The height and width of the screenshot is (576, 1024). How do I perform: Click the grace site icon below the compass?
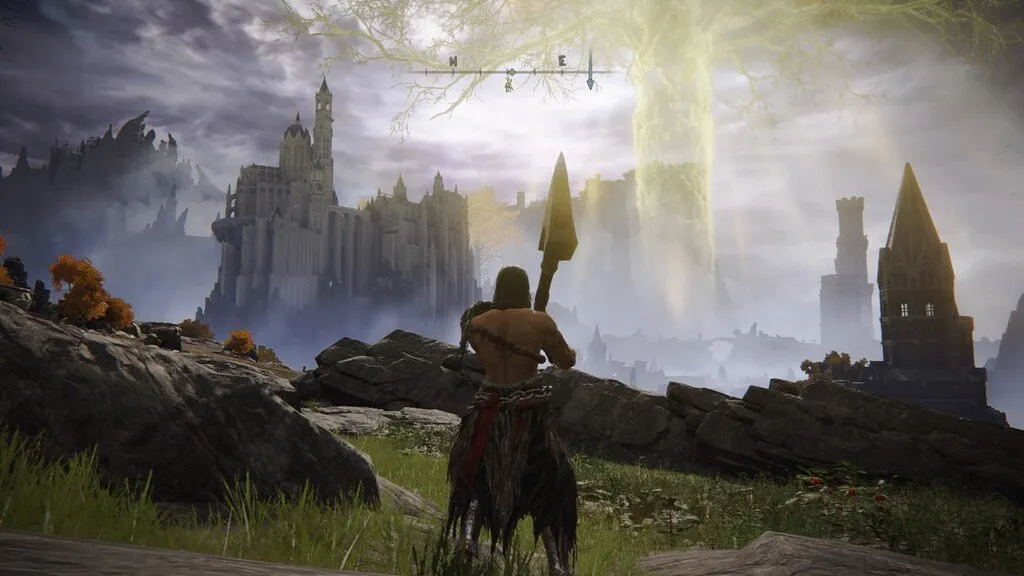[509, 84]
